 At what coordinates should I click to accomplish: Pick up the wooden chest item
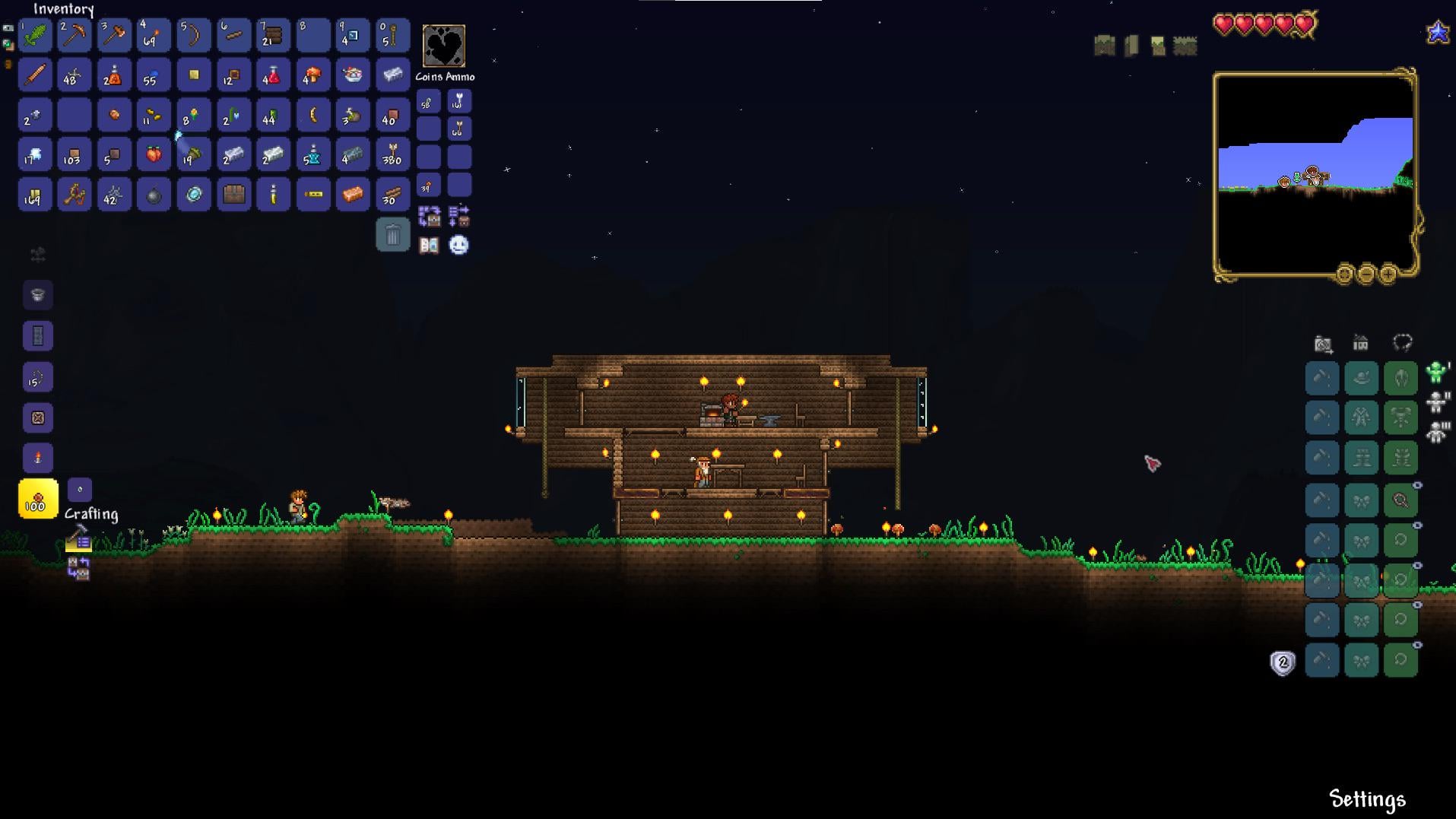tap(233, 195)
